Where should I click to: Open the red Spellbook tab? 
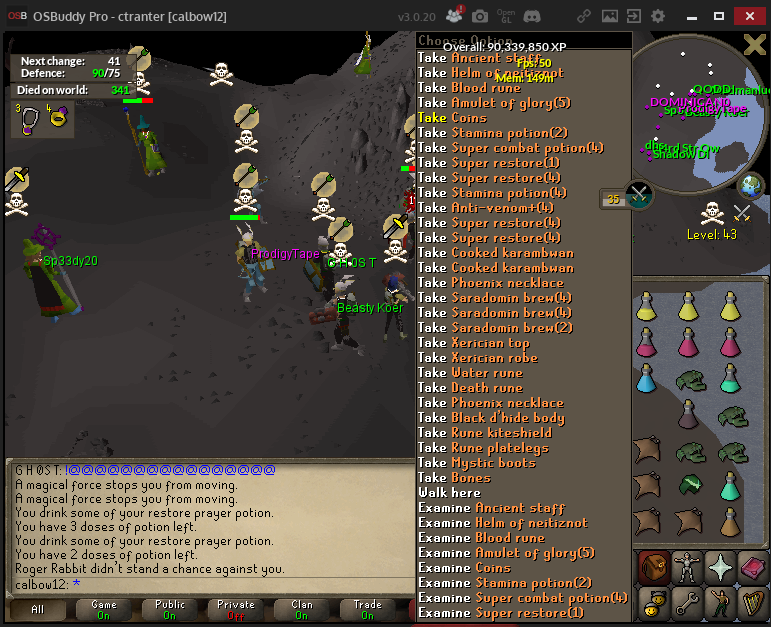[x=753, y=568]
